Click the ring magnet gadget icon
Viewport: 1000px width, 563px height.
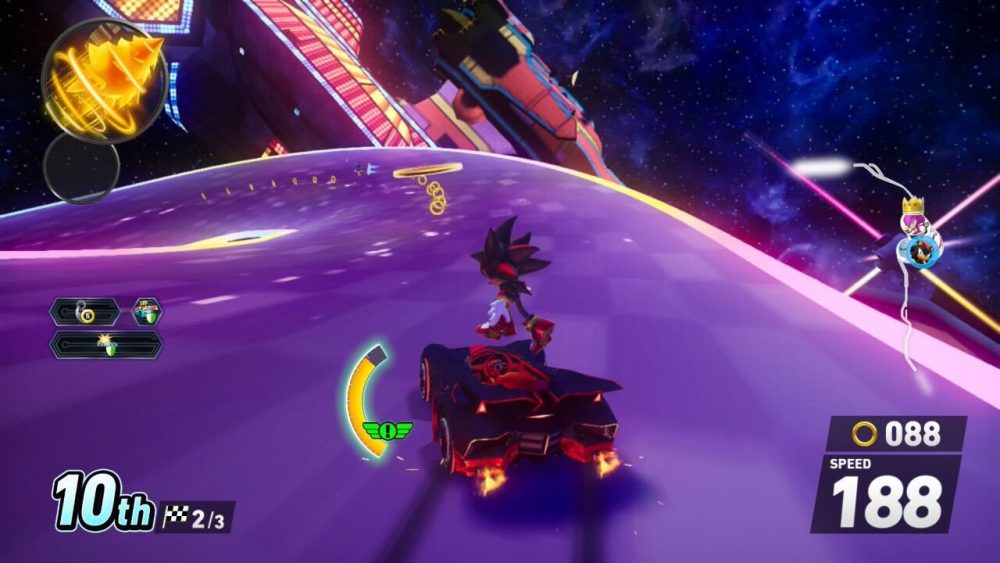tap(85, 312)
